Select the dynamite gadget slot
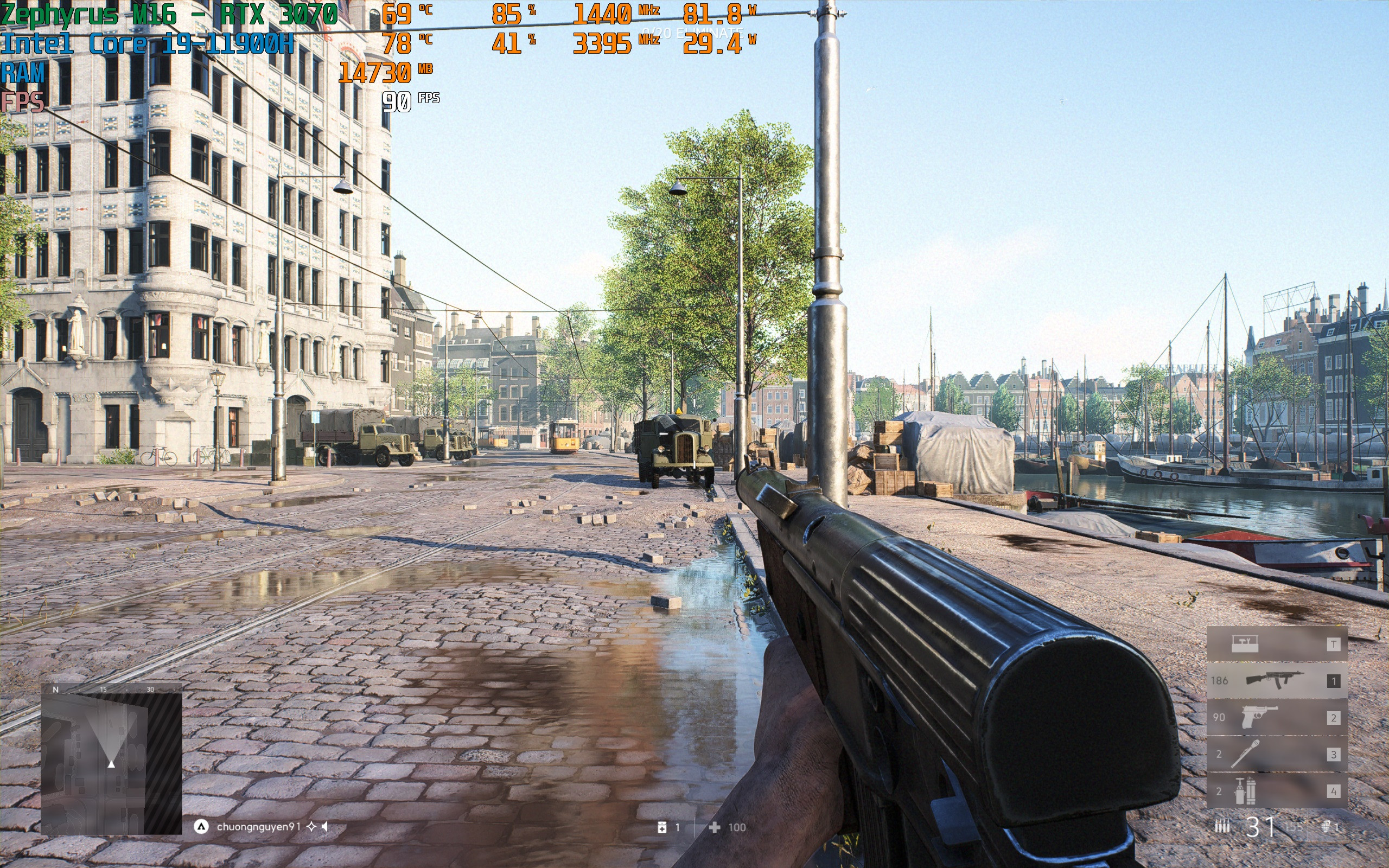Screen dimensions: 1389x868 click(x=1277, y=791)
